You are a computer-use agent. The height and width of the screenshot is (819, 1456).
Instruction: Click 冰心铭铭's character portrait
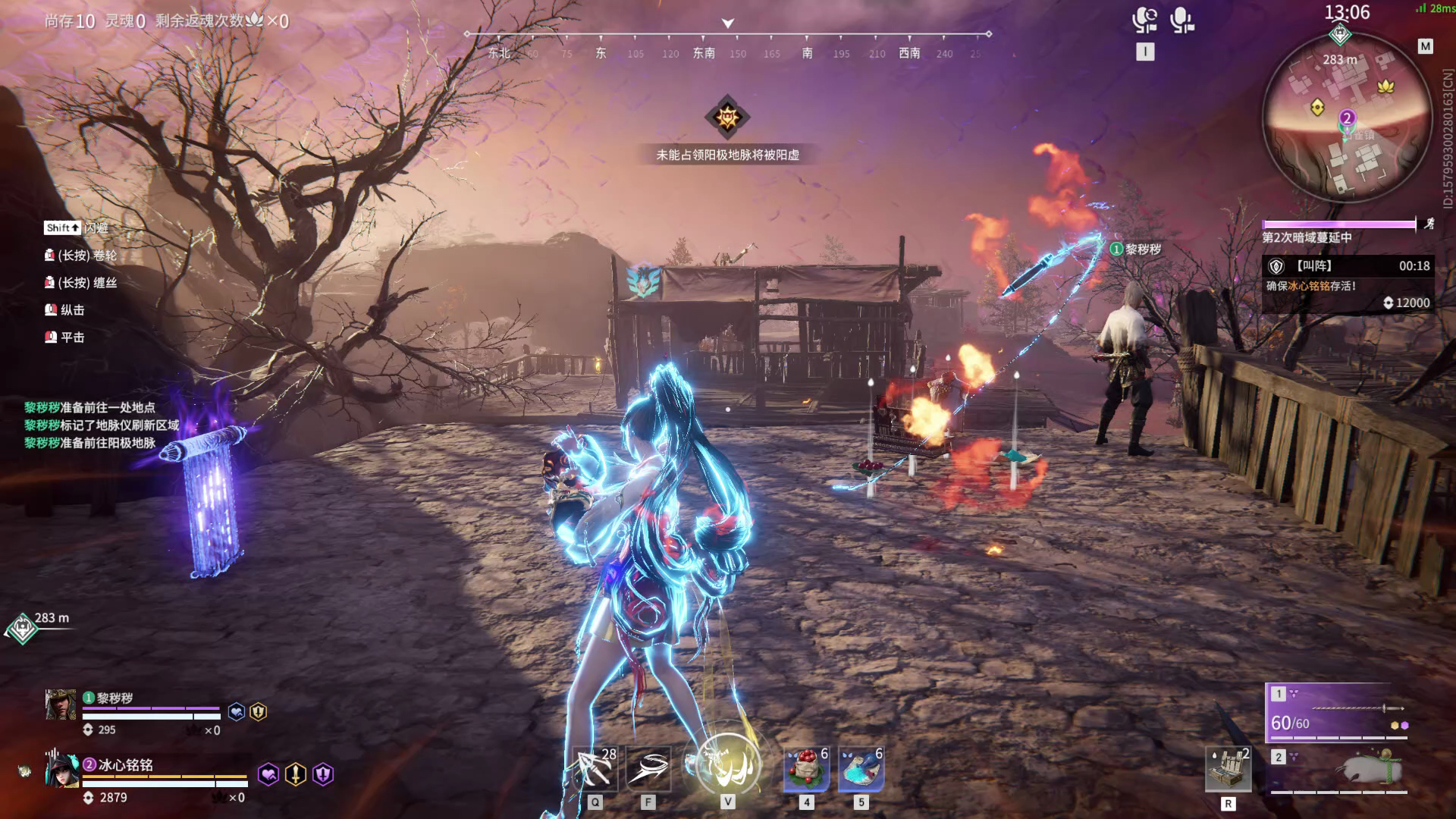[x=61, y=770]
